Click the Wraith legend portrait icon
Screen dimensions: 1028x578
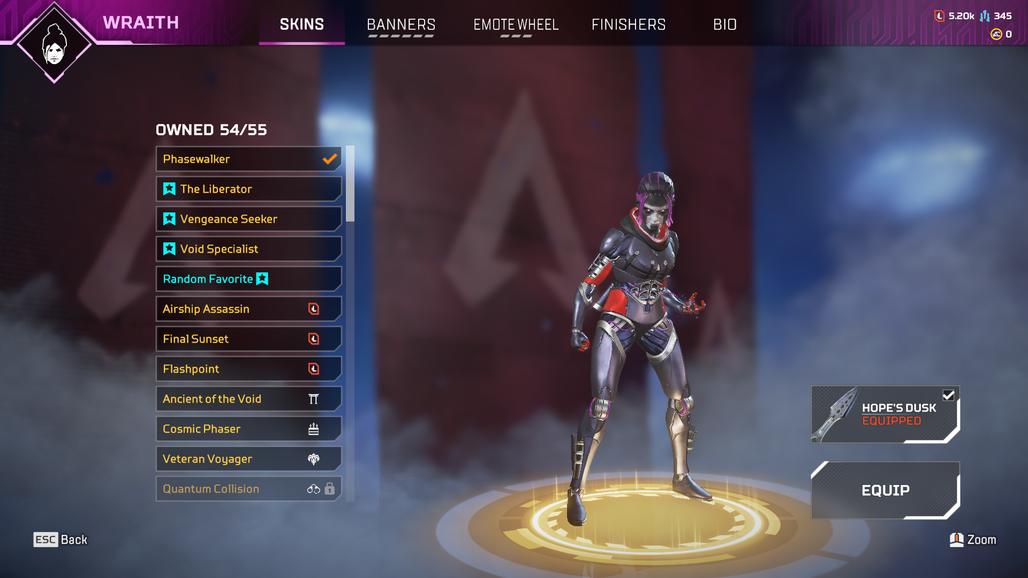pos(51,43)
